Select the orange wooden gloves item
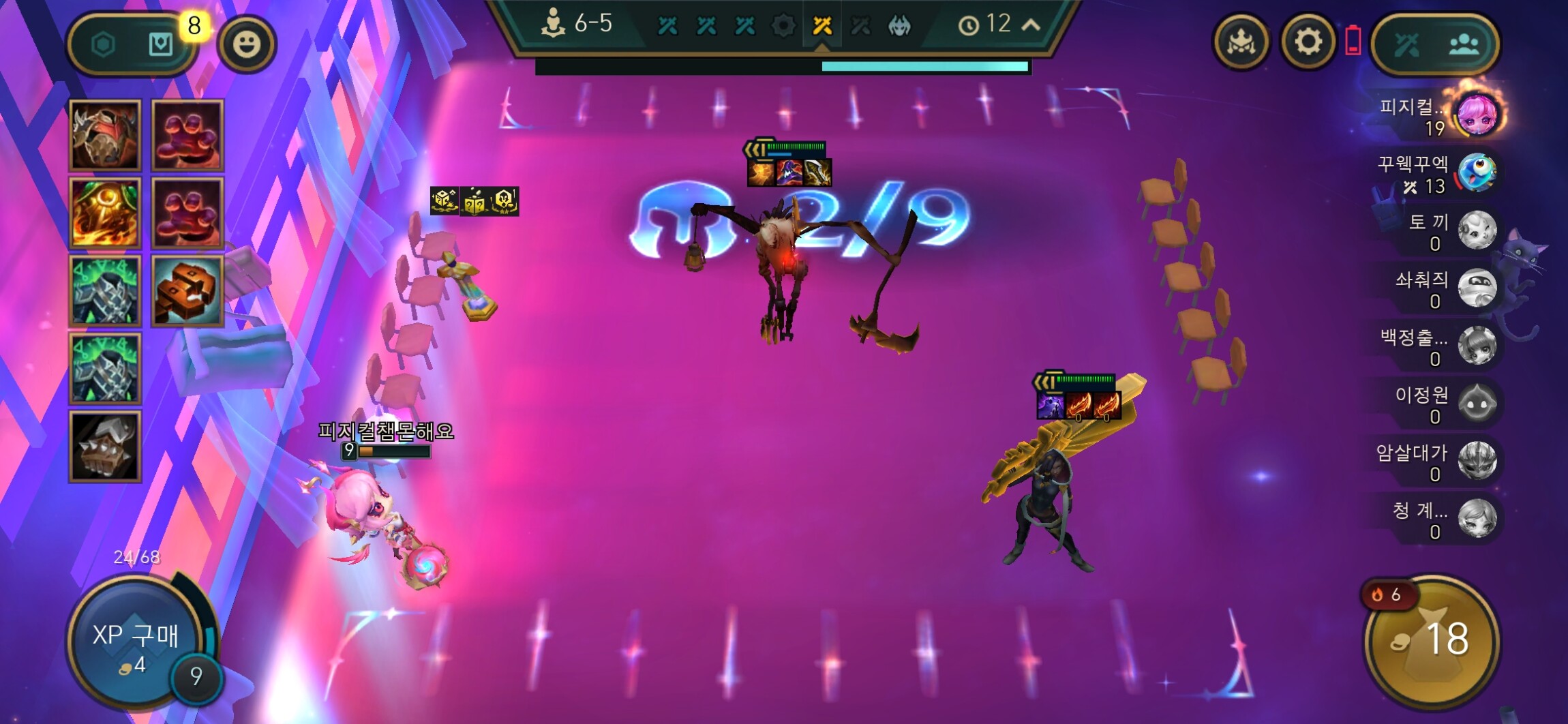This screenshot has width=1568, height=724. pos(187,291)
